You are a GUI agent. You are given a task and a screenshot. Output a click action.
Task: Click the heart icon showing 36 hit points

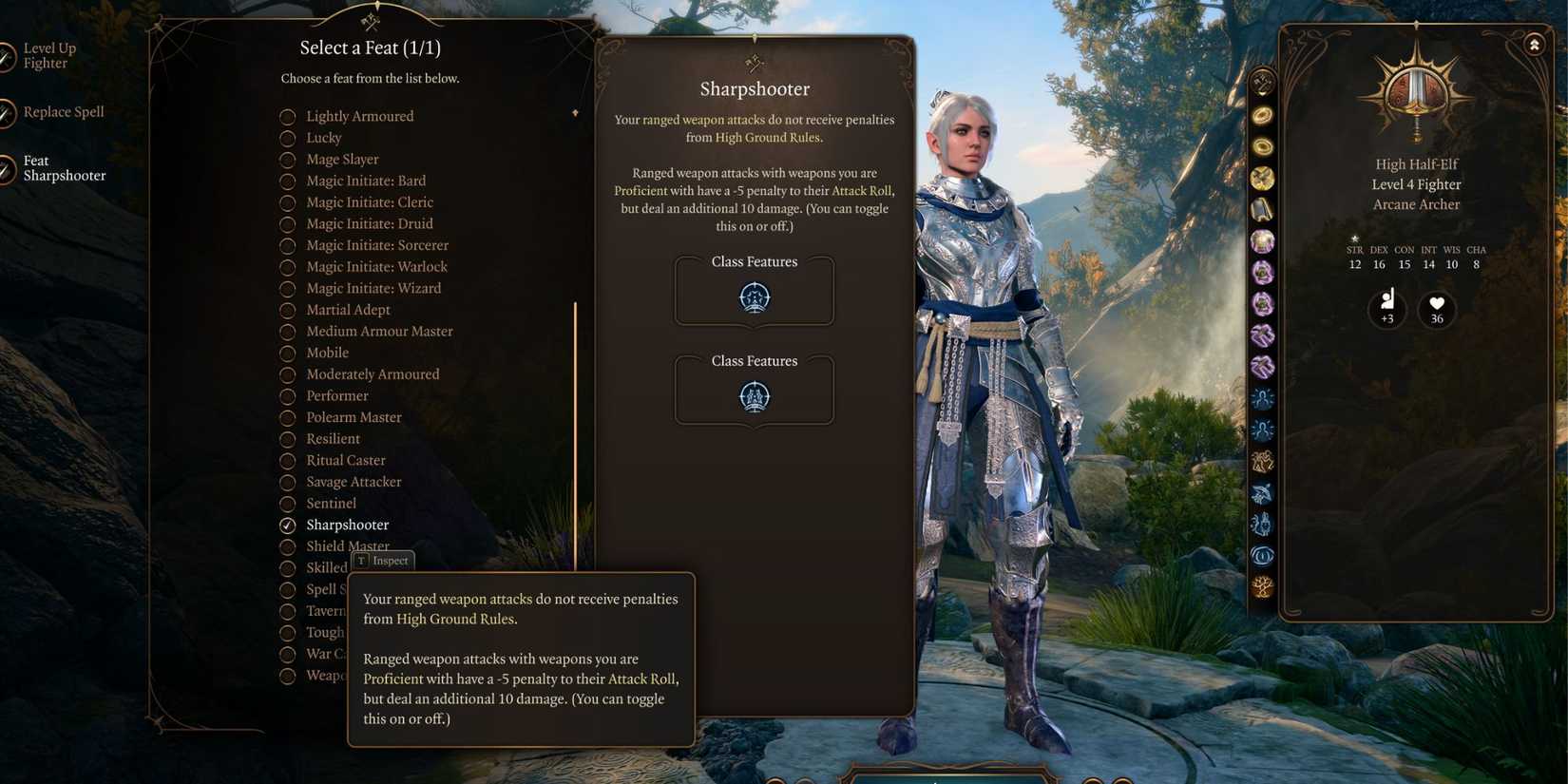pyautogui.click(x=1436, y=309)
